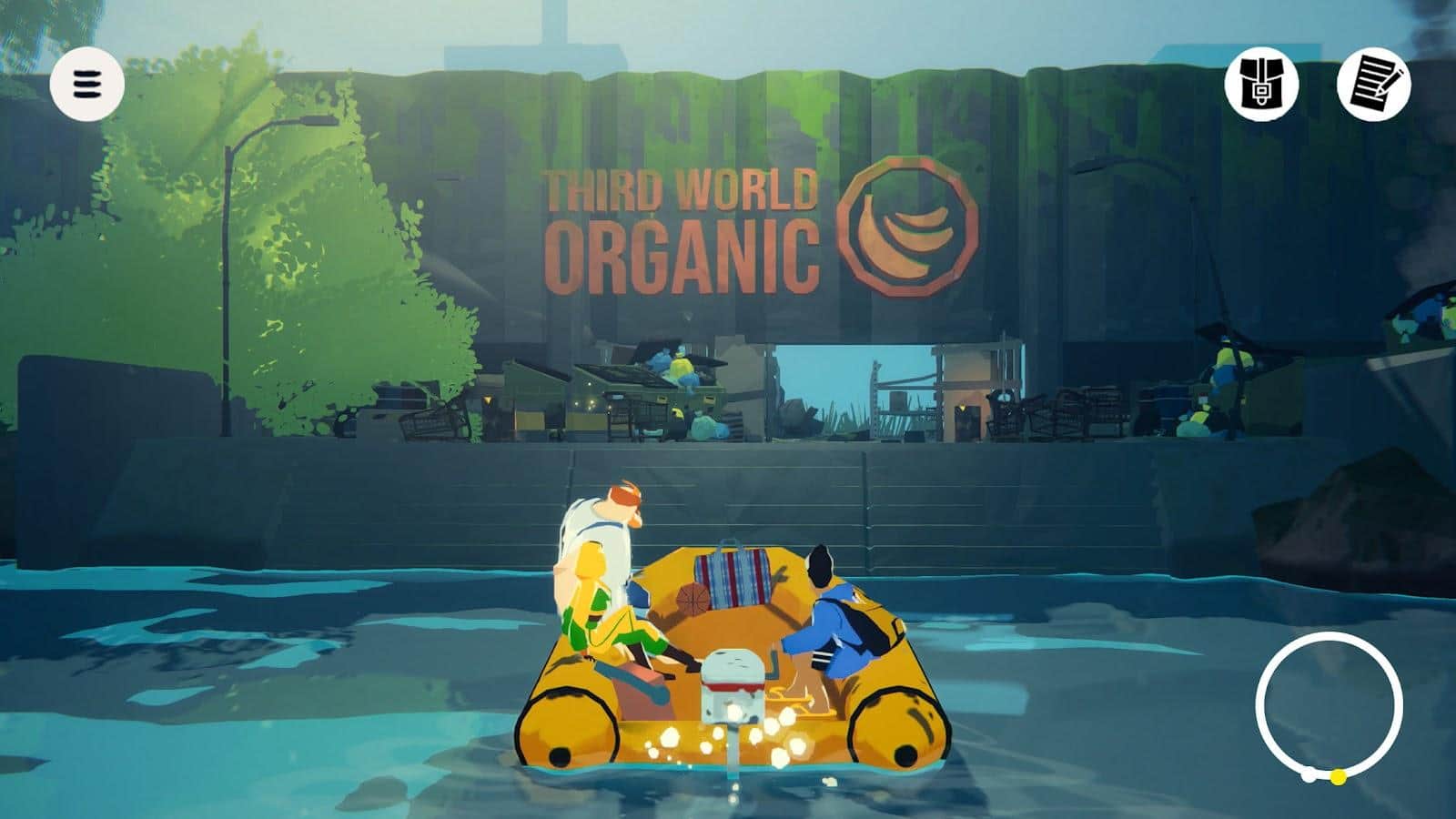Expand the steering wheel control
This screenshot has height=819, width=1456.
coord(1329,705)
